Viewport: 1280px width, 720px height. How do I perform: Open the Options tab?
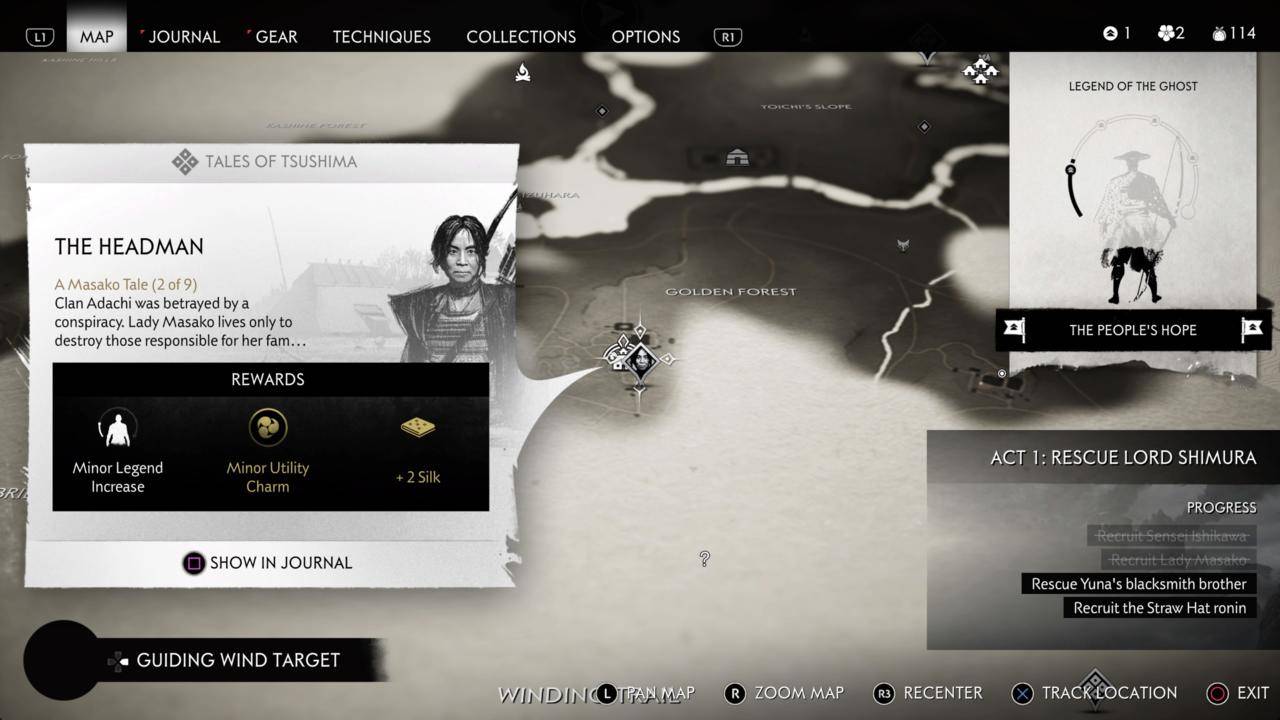[645, 37]
